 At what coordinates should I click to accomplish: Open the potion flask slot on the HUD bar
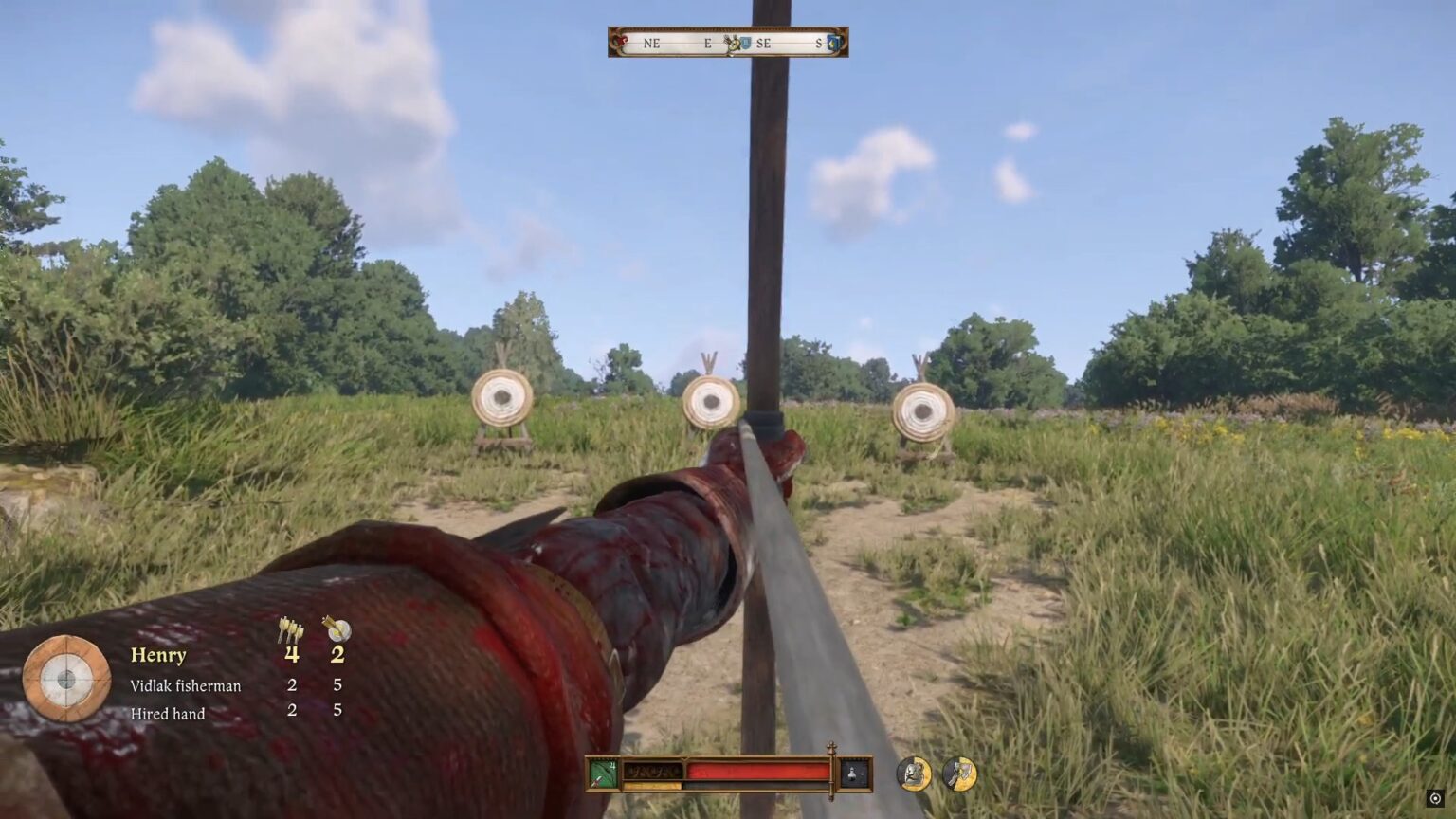point(850,771)
